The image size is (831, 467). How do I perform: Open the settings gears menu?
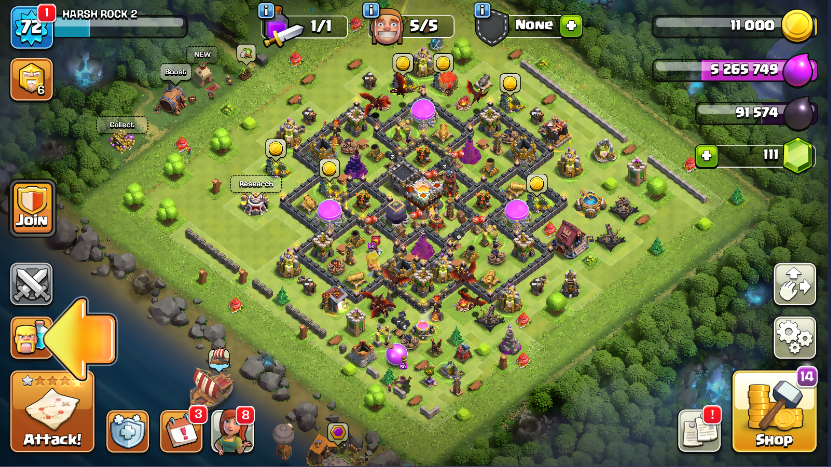[794, 337]
